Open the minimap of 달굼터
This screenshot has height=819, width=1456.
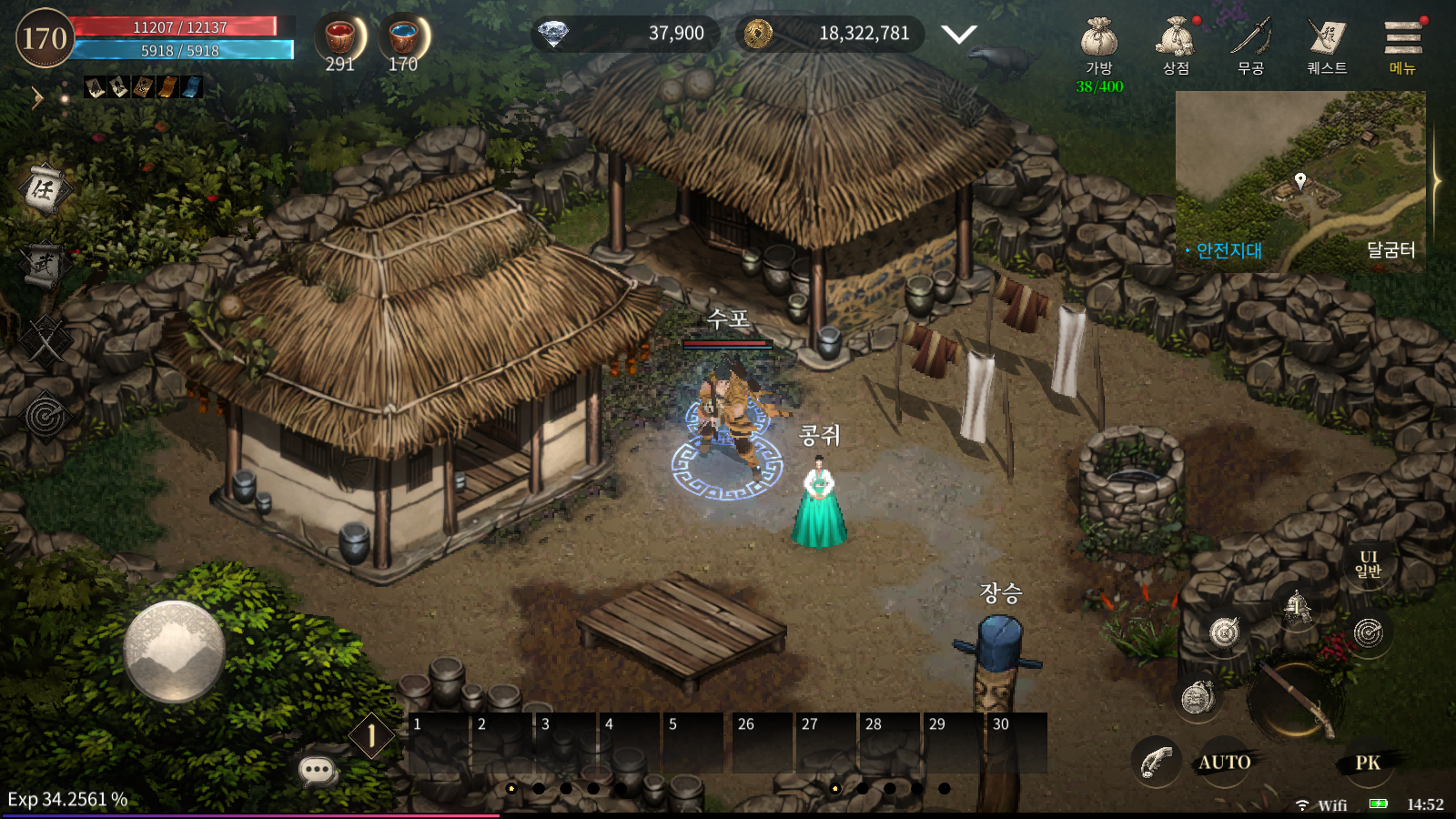point(1300,180)
